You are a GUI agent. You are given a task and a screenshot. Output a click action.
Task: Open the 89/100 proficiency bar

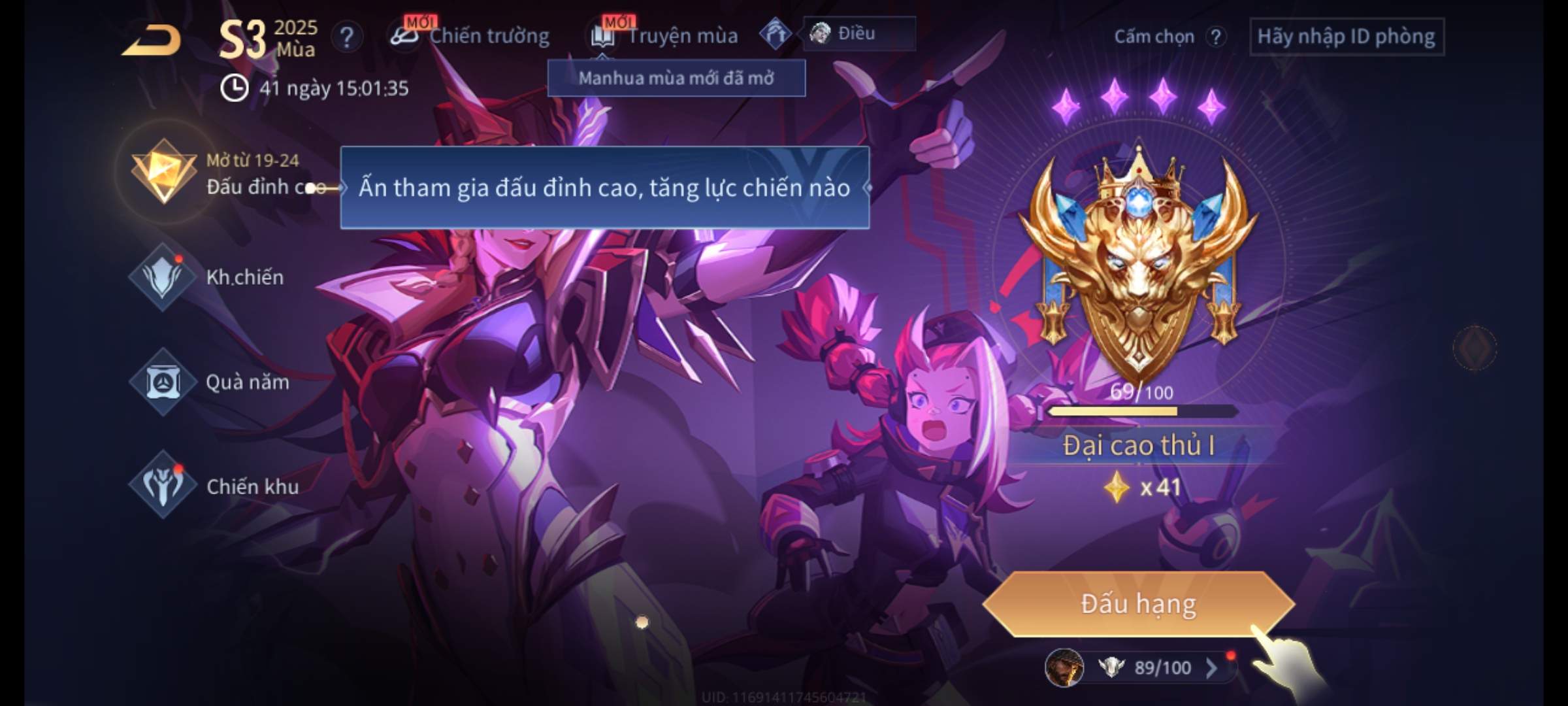pos(1149,667)
